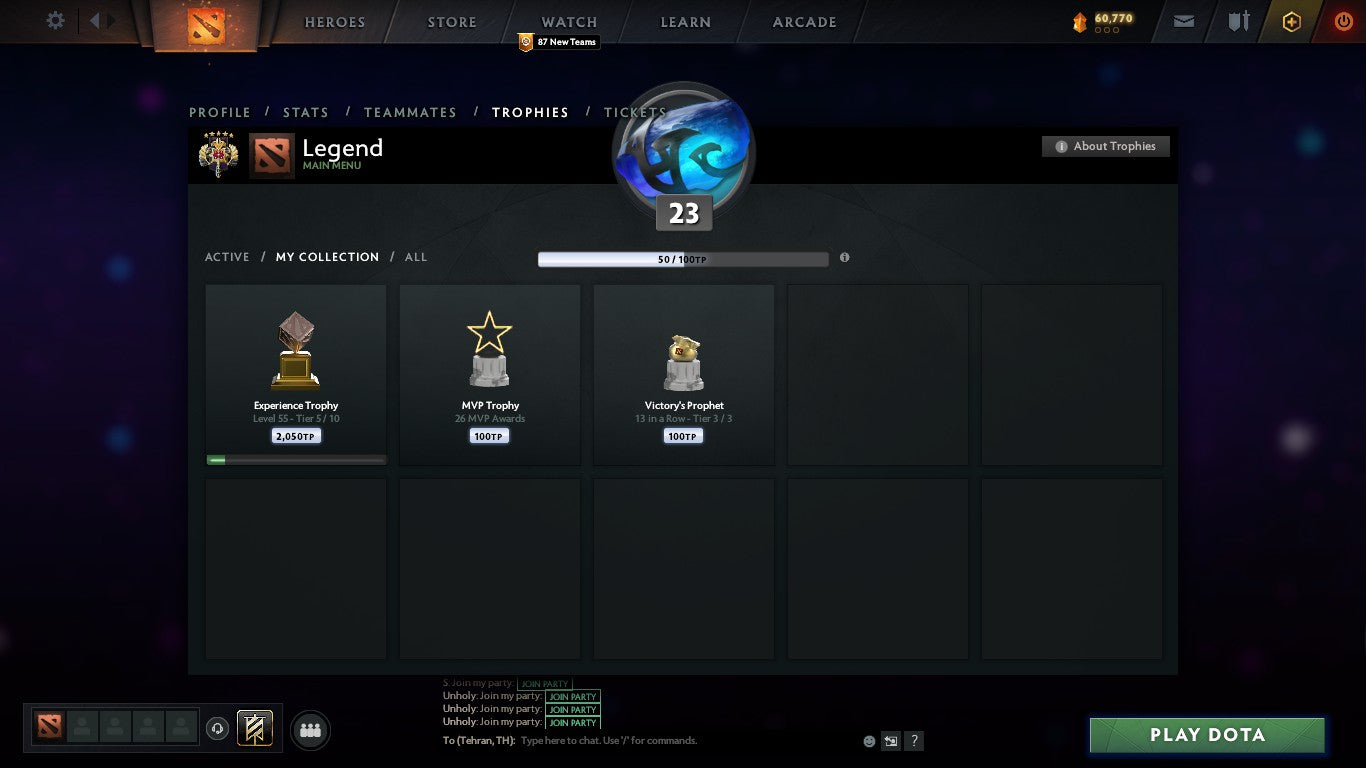Click the golden battle pass banner icon
The image size is (1366, 768).
253,728
